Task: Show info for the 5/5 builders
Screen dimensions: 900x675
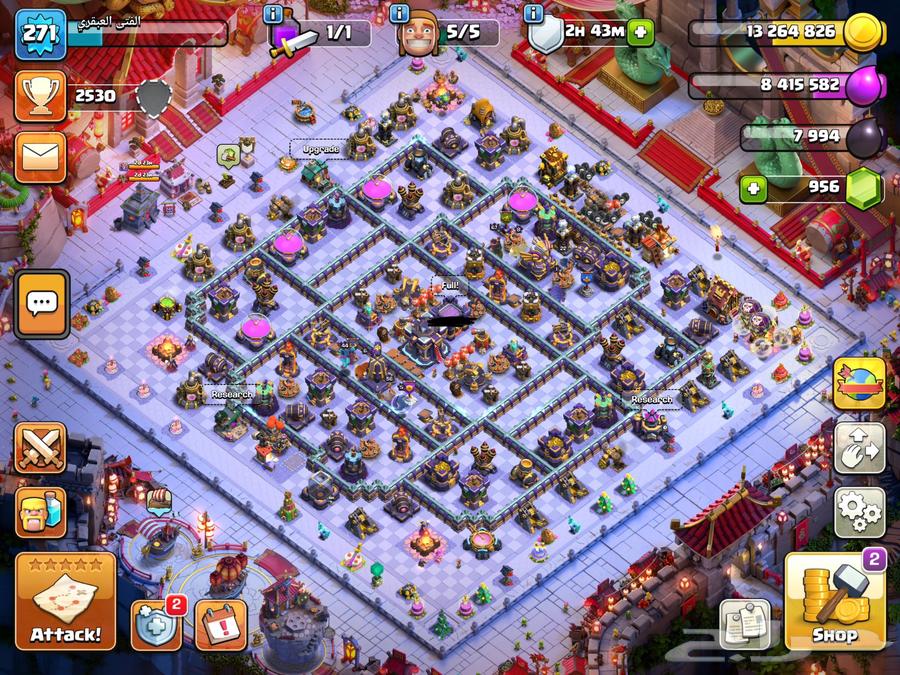Action: coord(400,14)
